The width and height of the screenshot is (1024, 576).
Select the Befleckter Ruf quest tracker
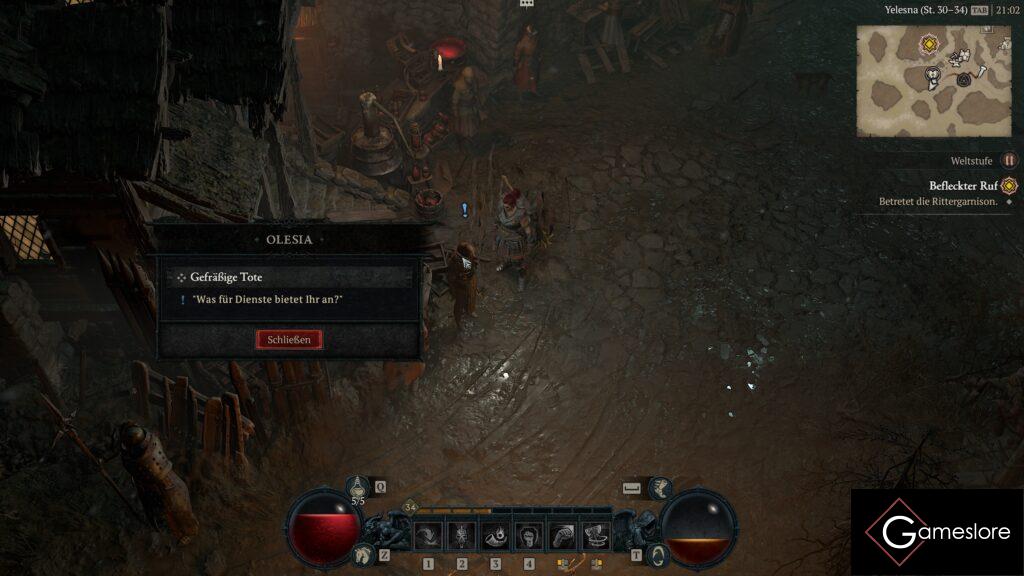tap(962, 186)
